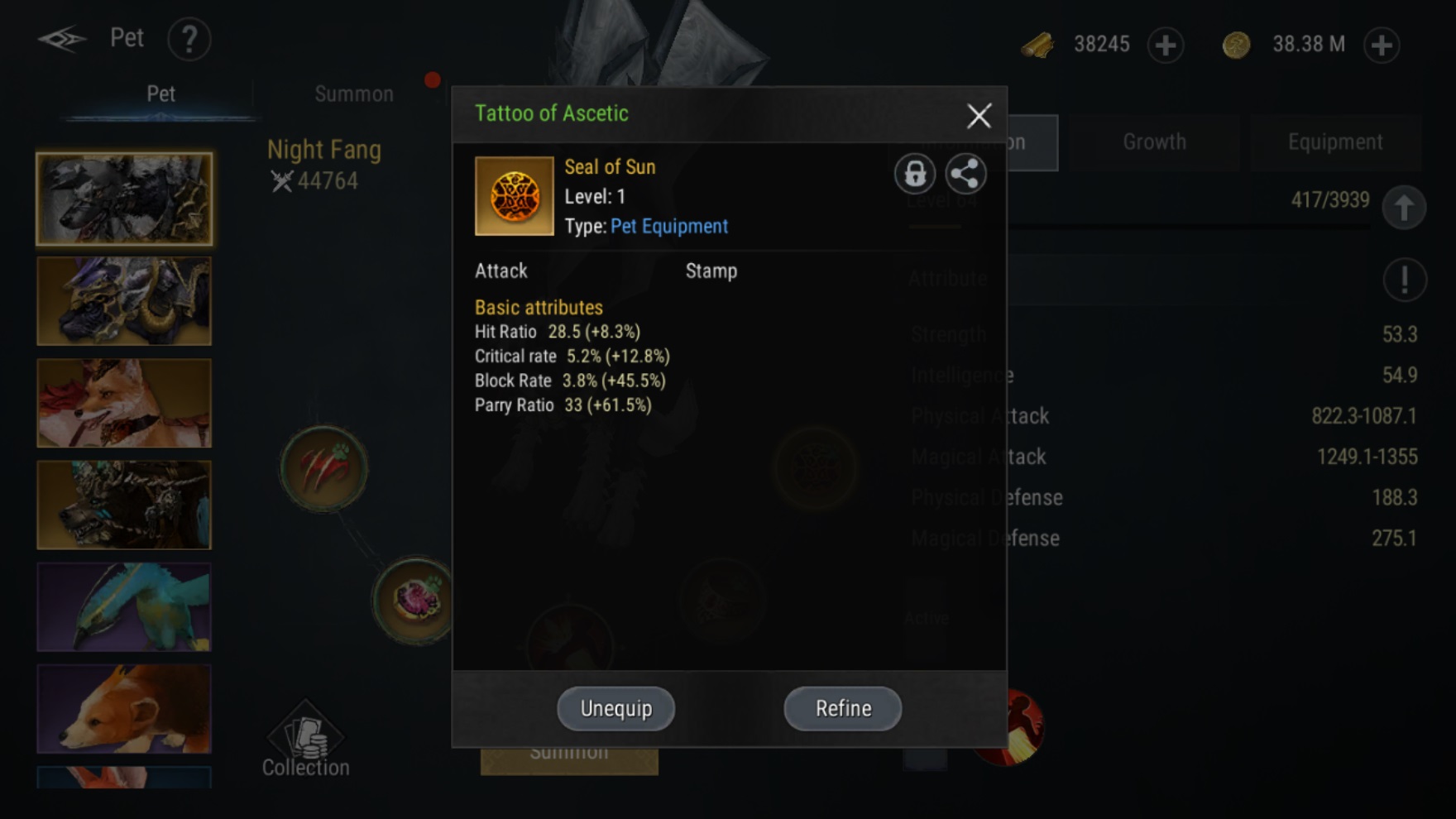This screenshot has width=1456, height=819.
Task: Pick the blue bird pet thumbnail
Action: (124, 606)
